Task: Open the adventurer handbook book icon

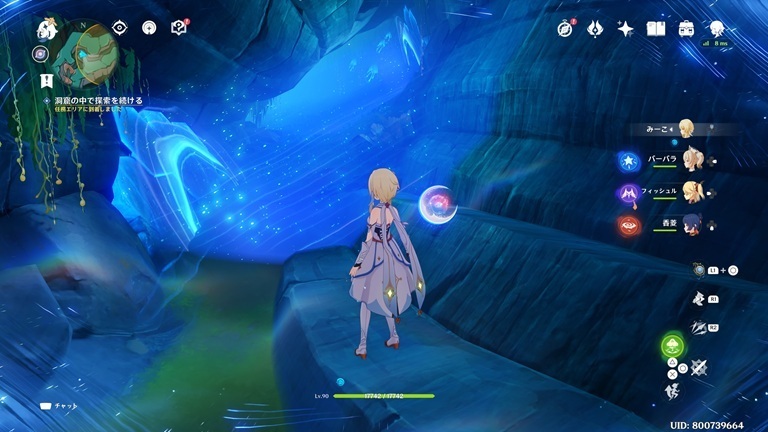Action: [656, 29]
